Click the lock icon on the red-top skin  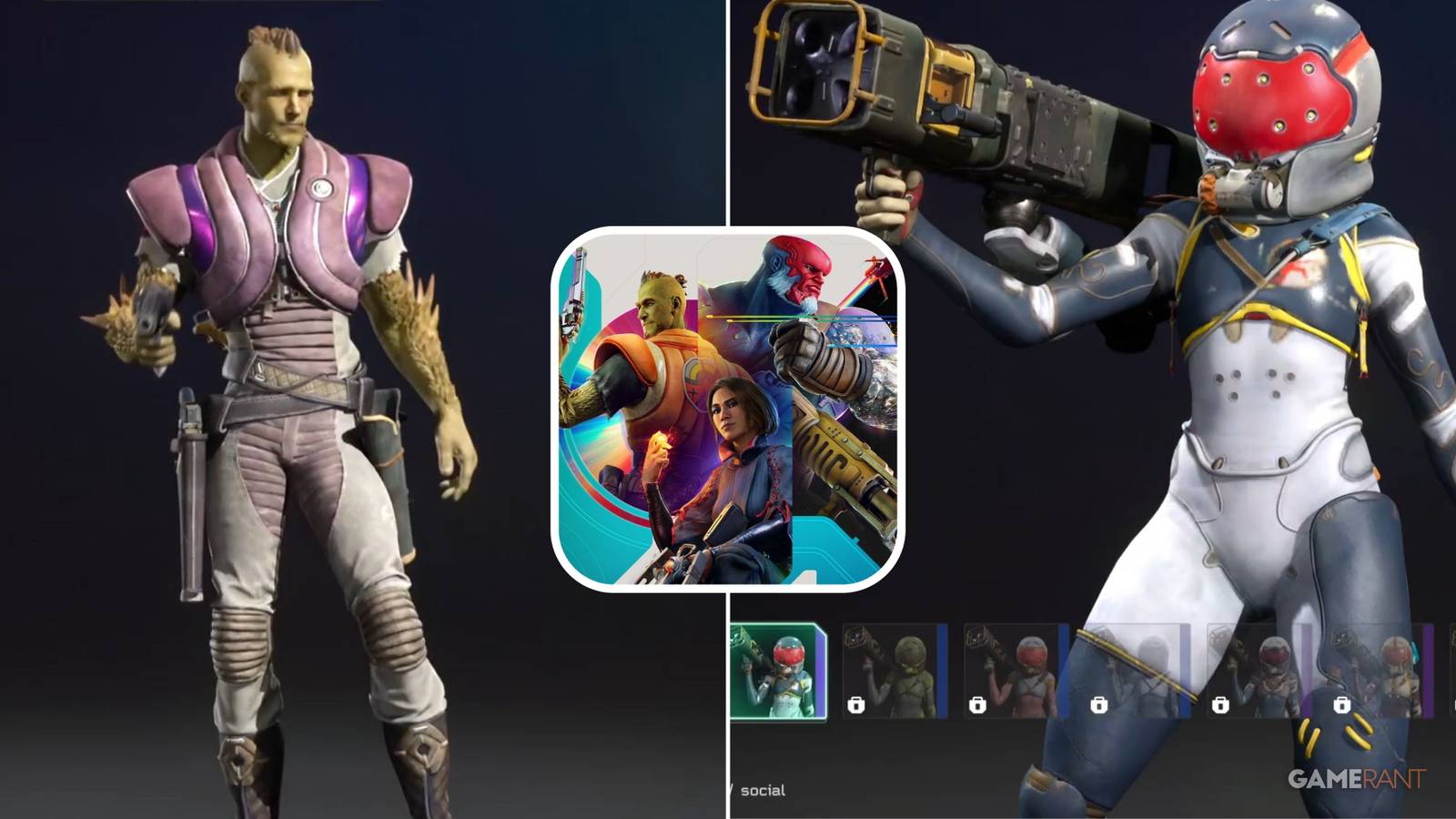coord(976,705)
